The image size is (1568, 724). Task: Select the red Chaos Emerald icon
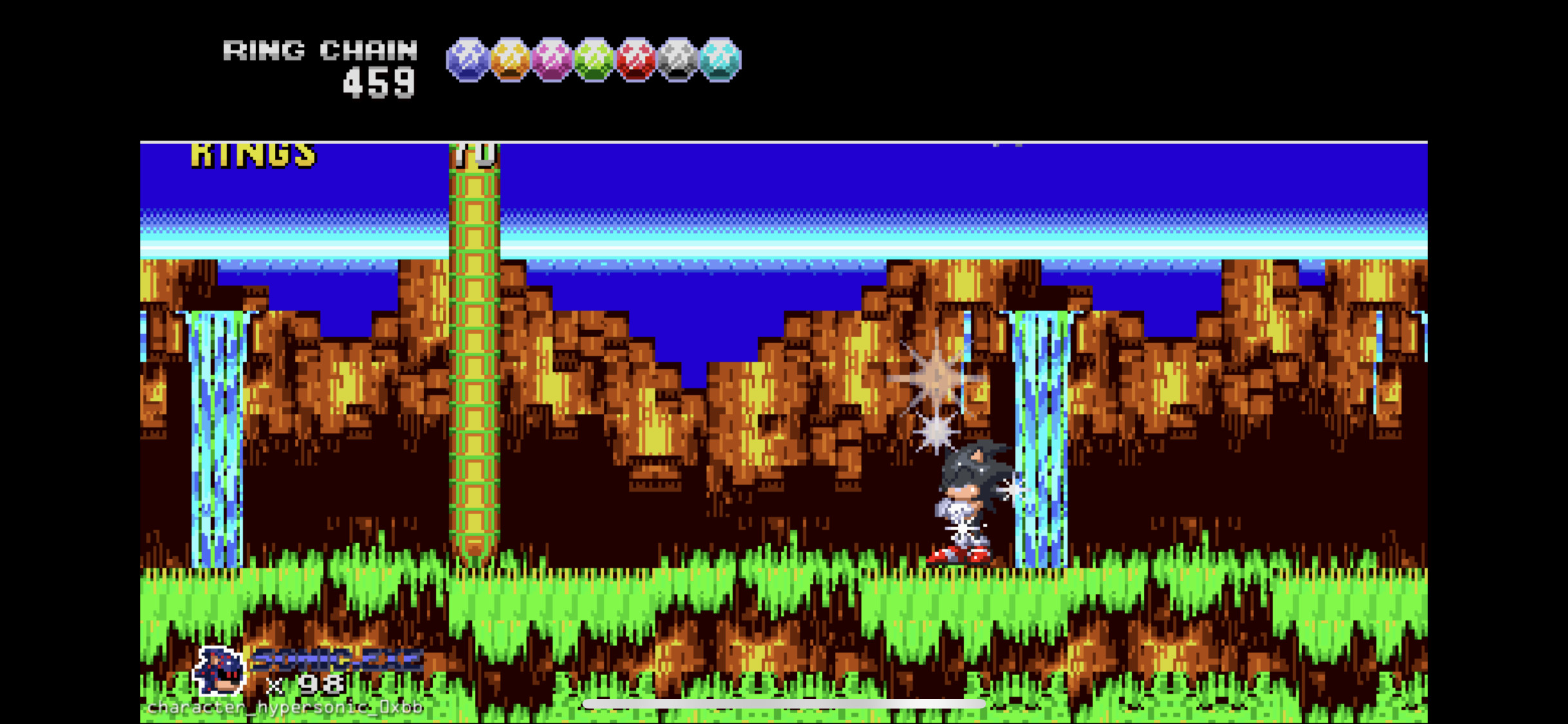click(x=636, y=61)
